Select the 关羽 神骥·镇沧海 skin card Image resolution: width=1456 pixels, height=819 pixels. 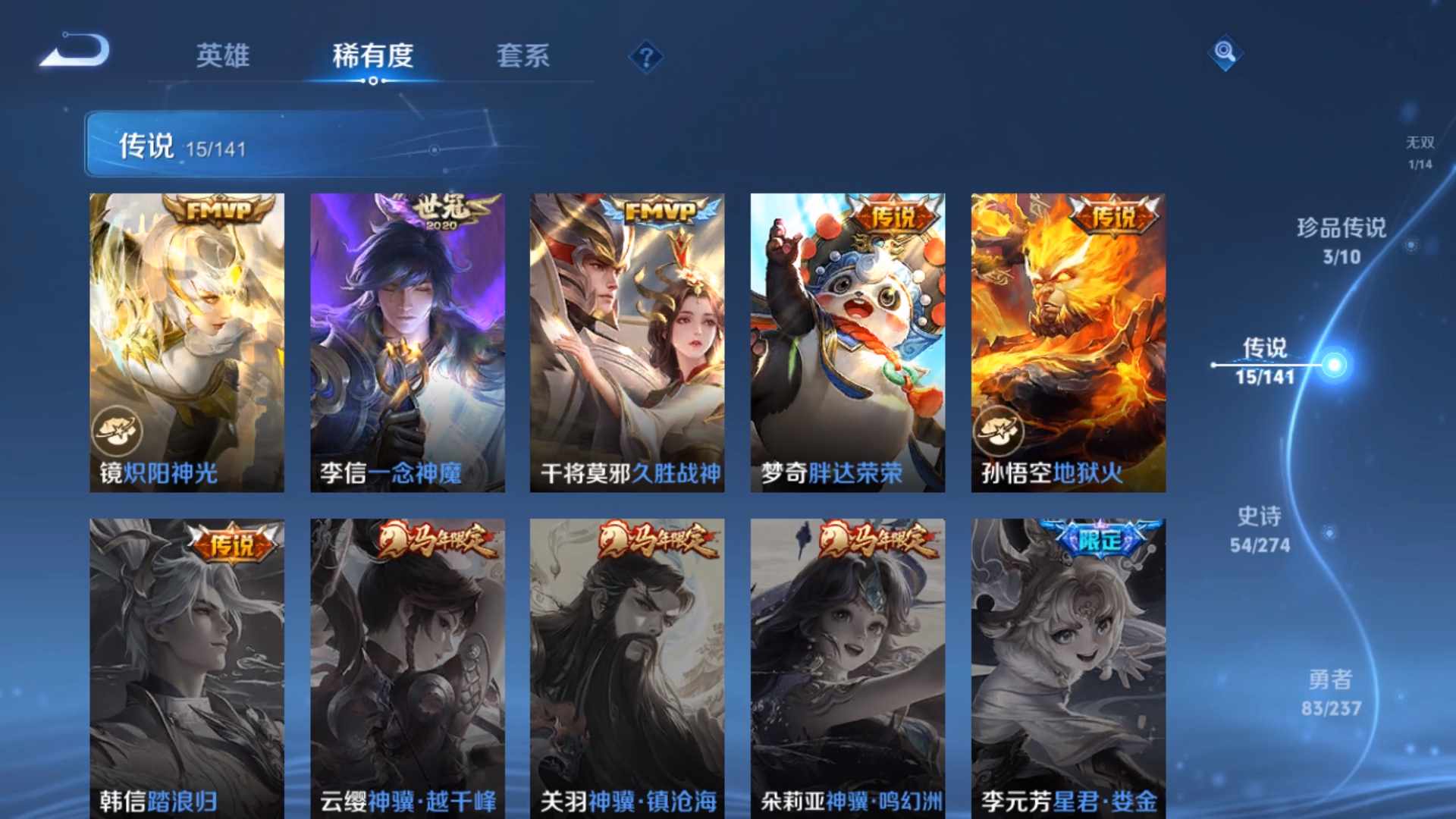627,667
